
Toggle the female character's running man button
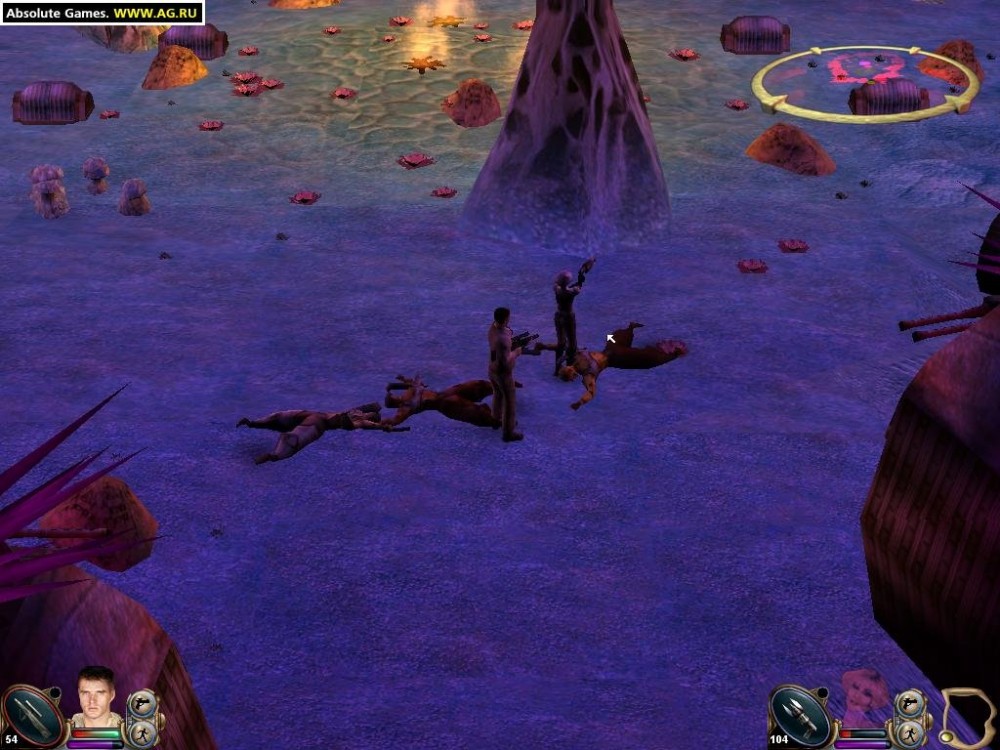point(911,733)
